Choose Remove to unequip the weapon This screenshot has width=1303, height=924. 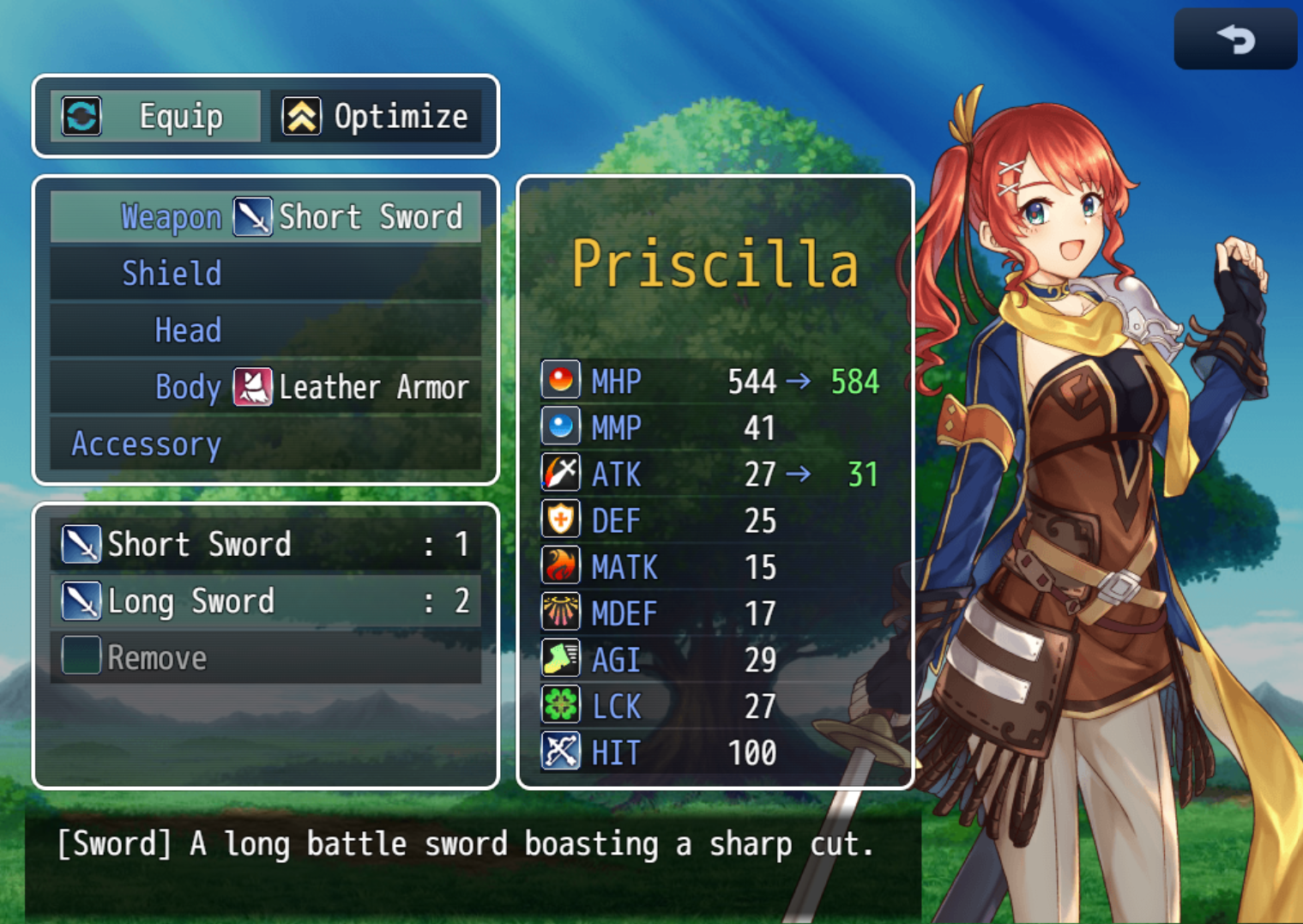pos(265,658)
